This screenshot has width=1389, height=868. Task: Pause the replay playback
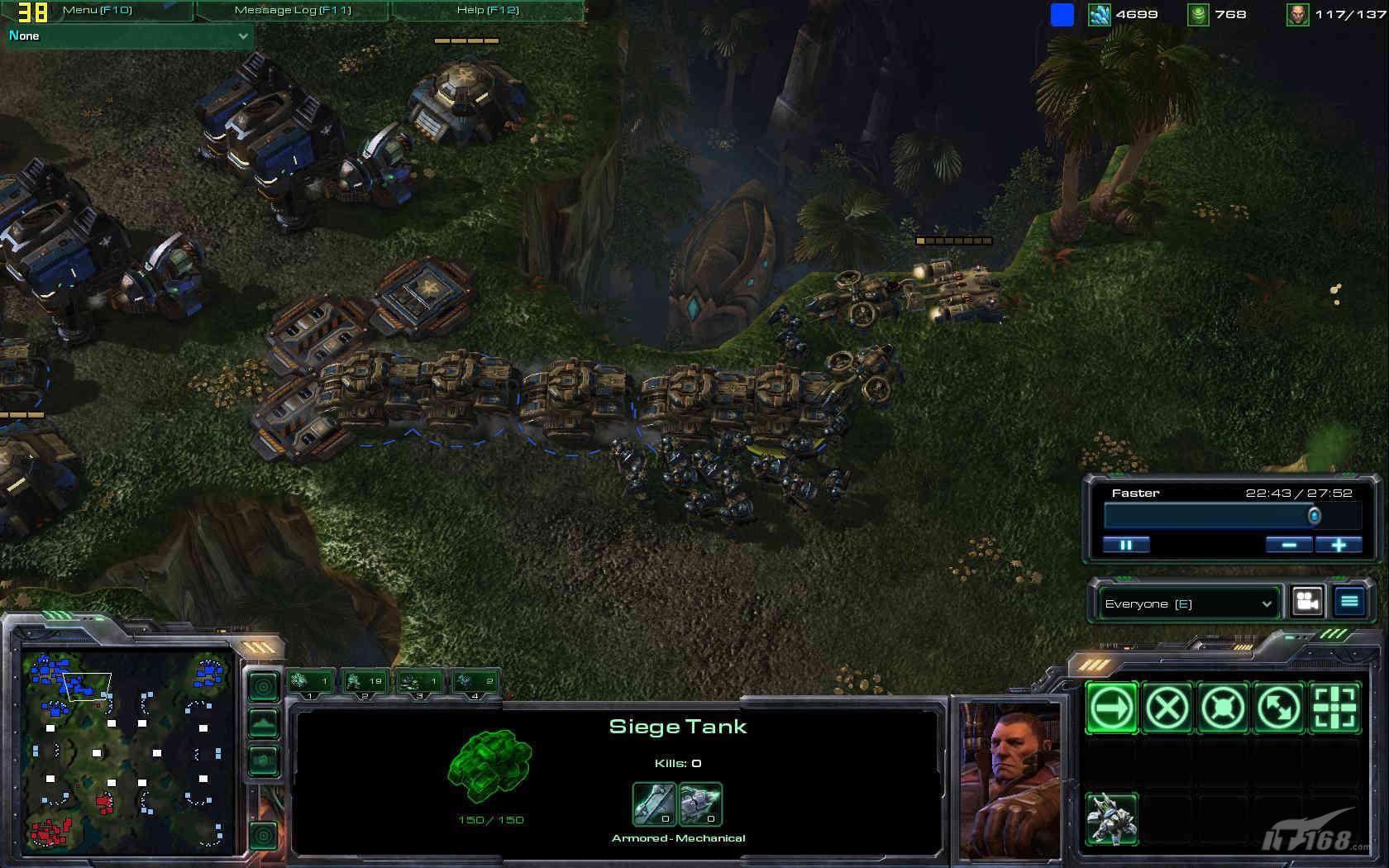(1126, 545)
